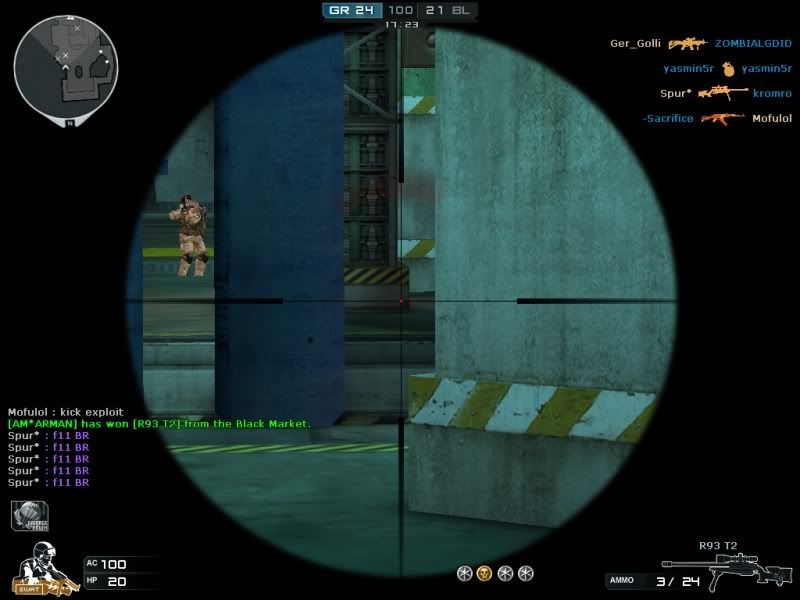This screenshot has height=600, width=800.
Task: Select the grenade kill feed entry by yasmin5r
Action: pyautogui.click(x=727, y=69)
